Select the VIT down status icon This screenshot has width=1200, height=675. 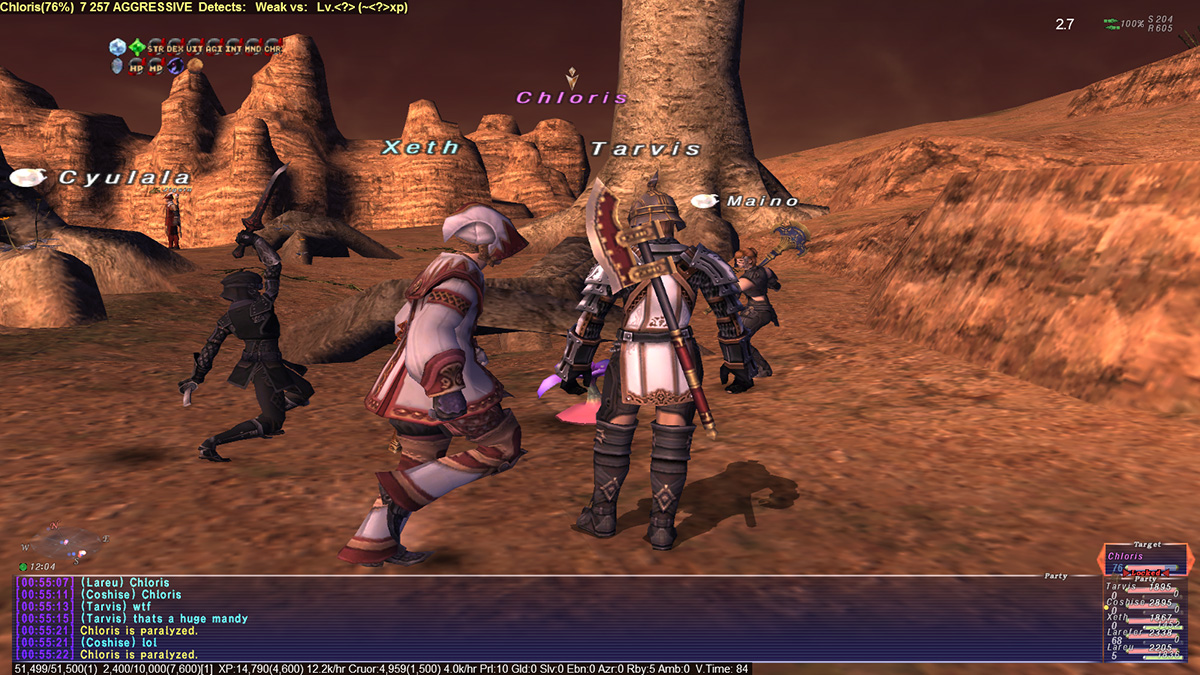(195, 47)
